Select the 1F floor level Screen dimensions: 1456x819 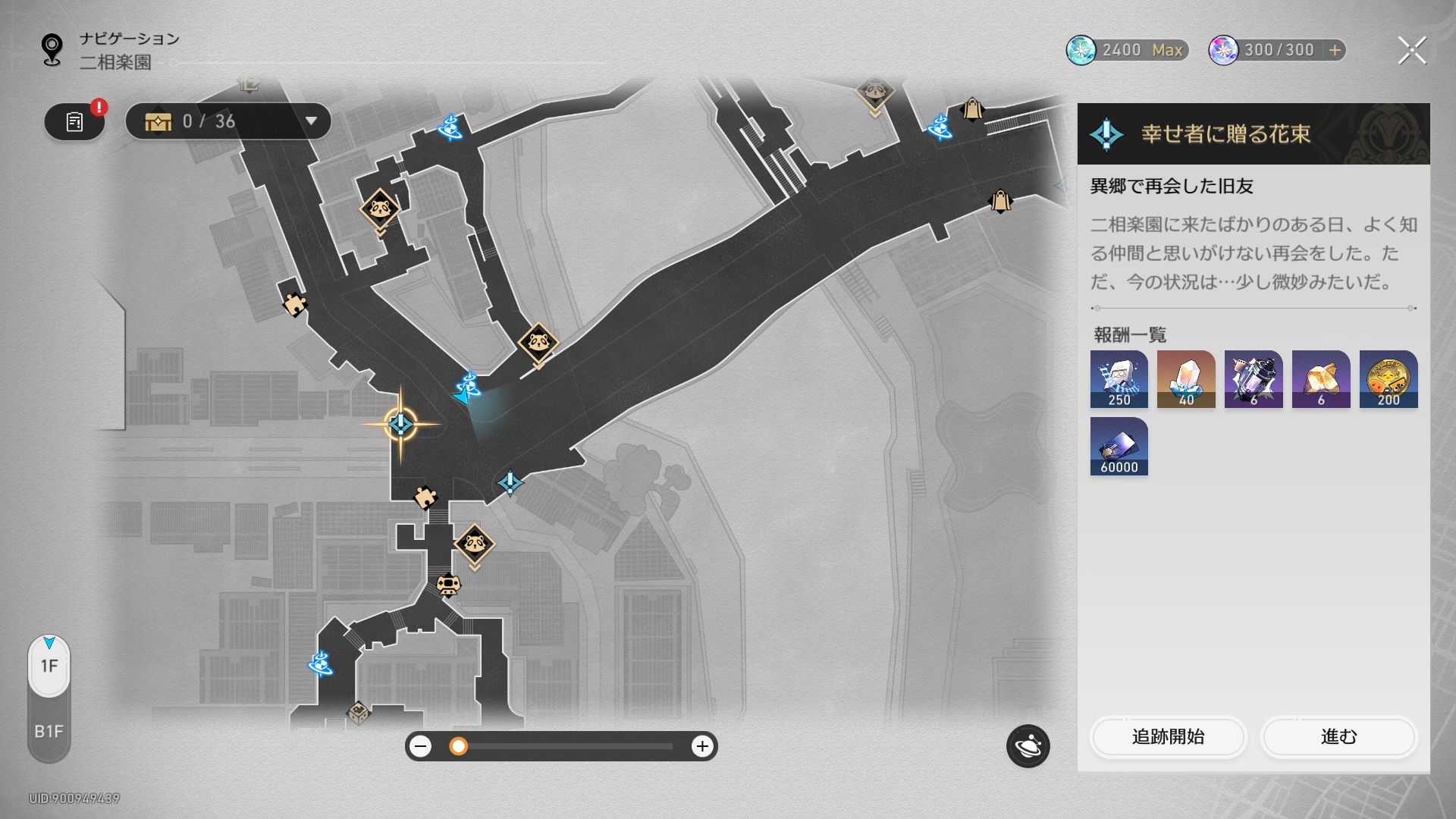pyautogui.click(x=49, y=666)
